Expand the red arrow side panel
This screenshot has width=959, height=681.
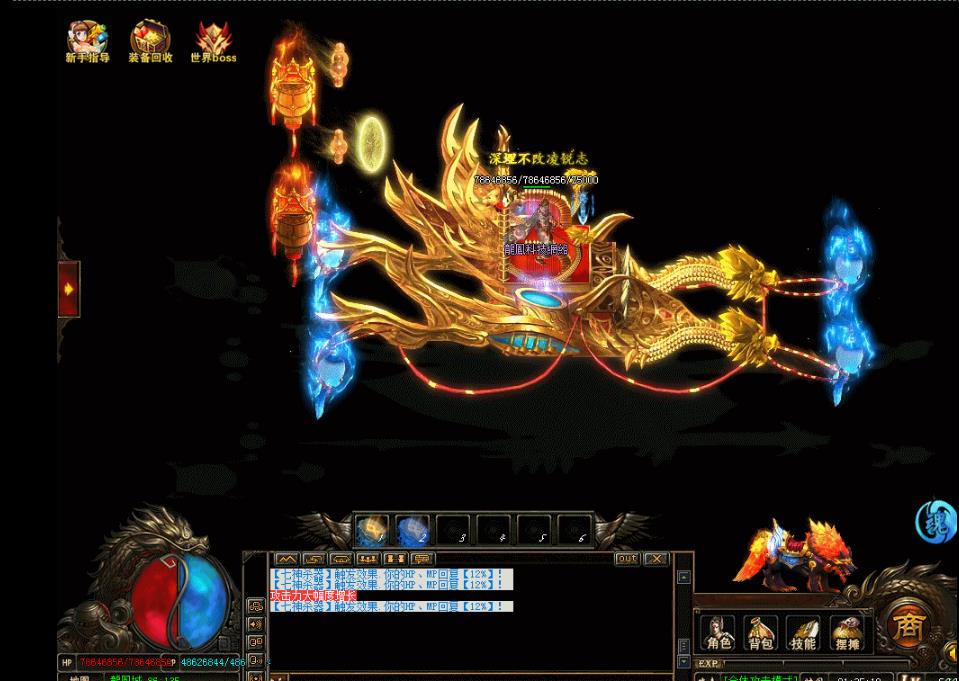click(69, 289)
